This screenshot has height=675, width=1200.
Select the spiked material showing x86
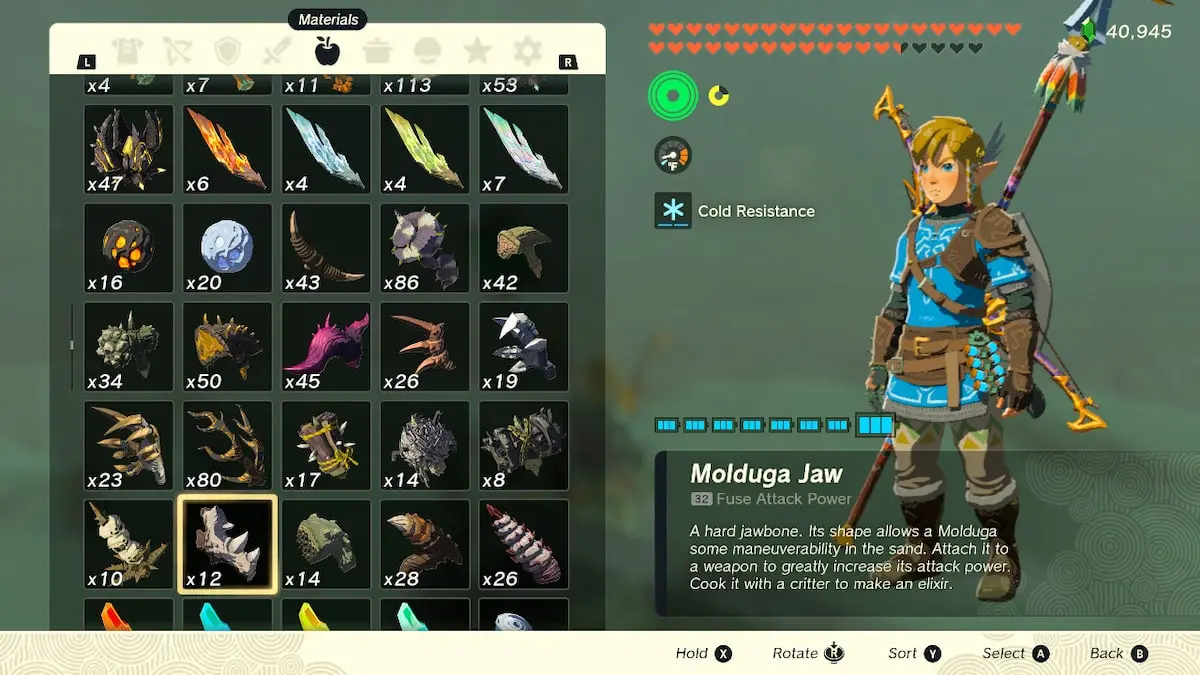pos(425,248)
